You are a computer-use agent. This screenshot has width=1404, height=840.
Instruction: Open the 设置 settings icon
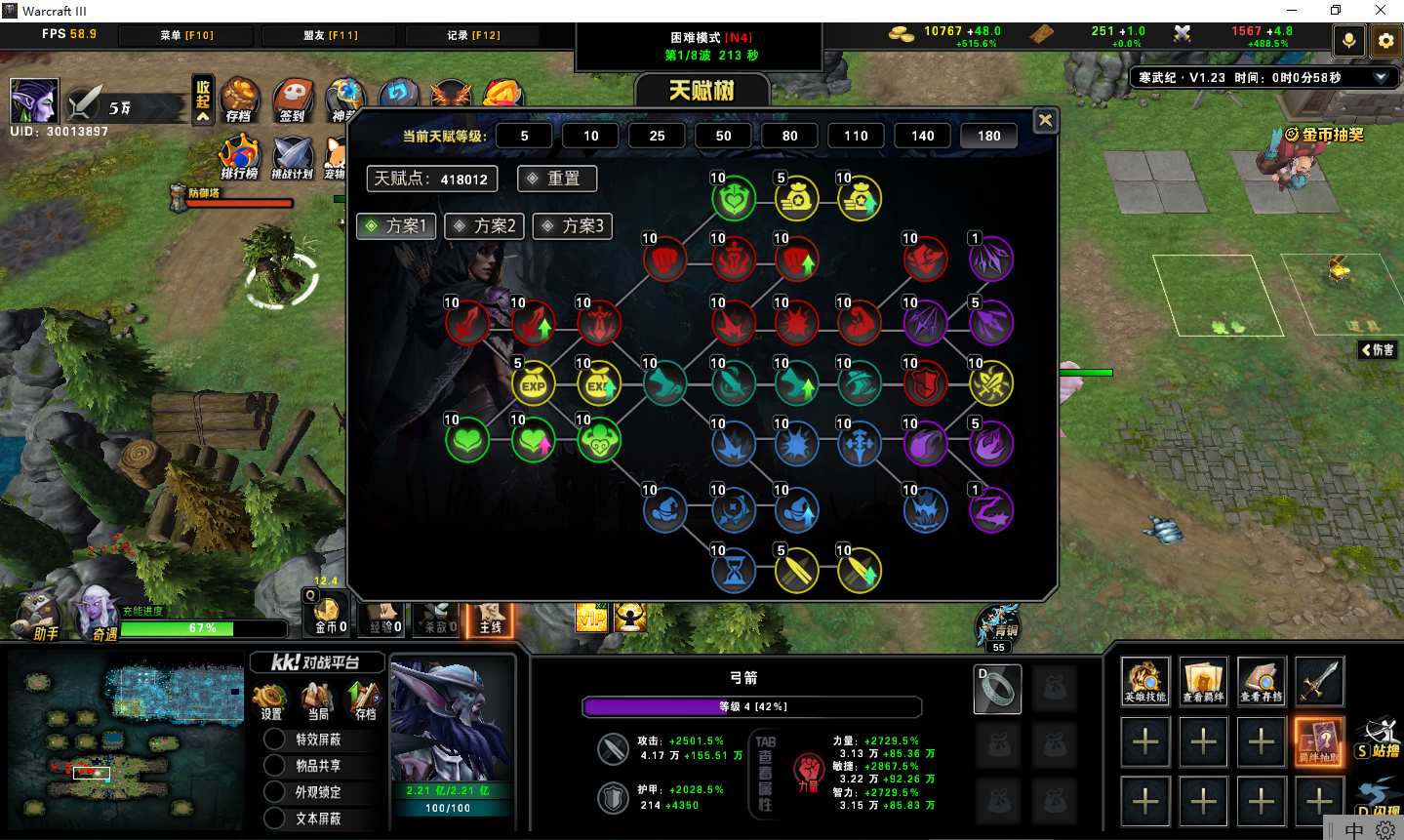270,700
